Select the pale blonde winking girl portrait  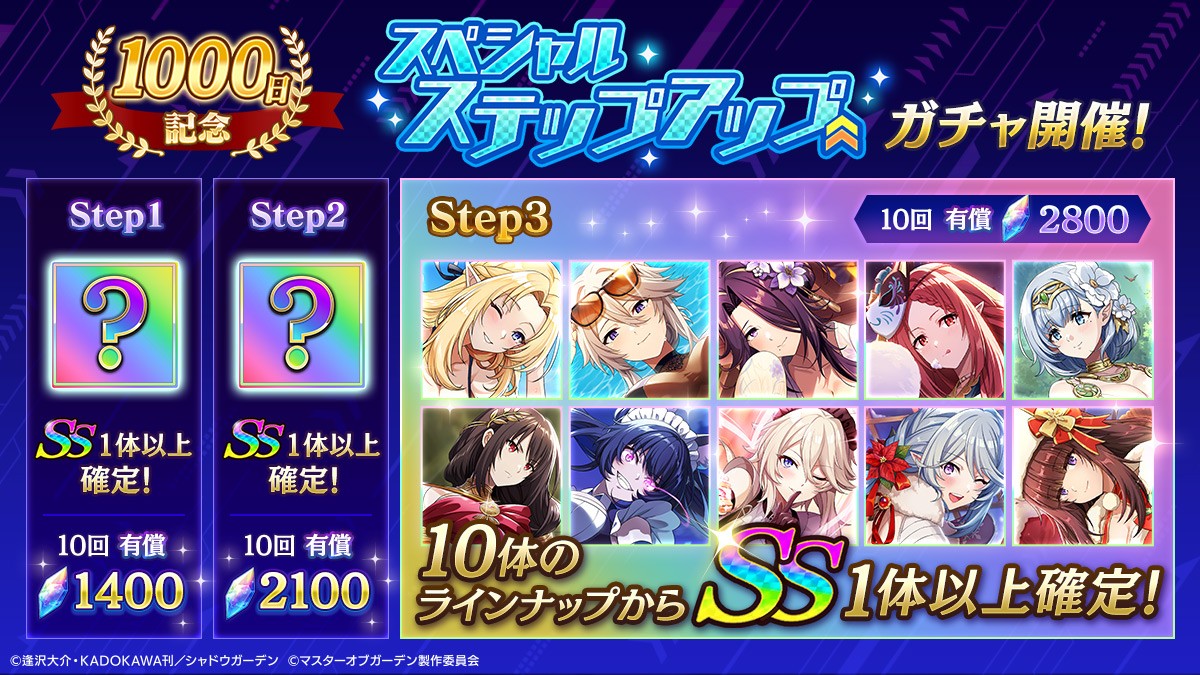(x=787, y=472)
